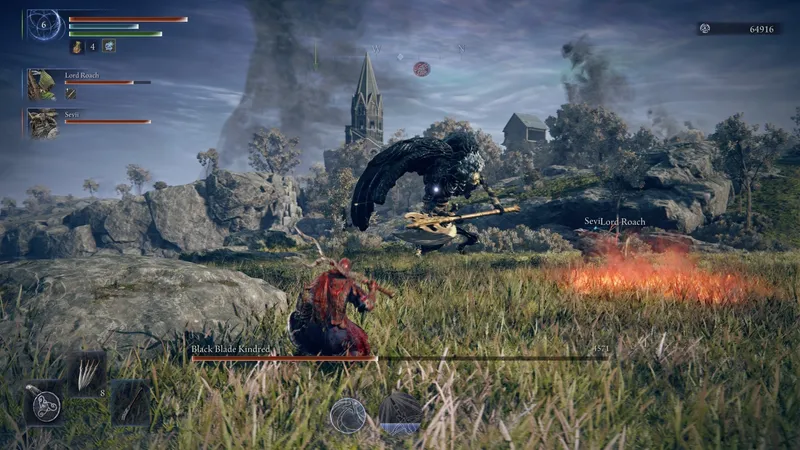Select Lord Roach's teammate portrait
The image size is (800, 450).
coord(42,85)
